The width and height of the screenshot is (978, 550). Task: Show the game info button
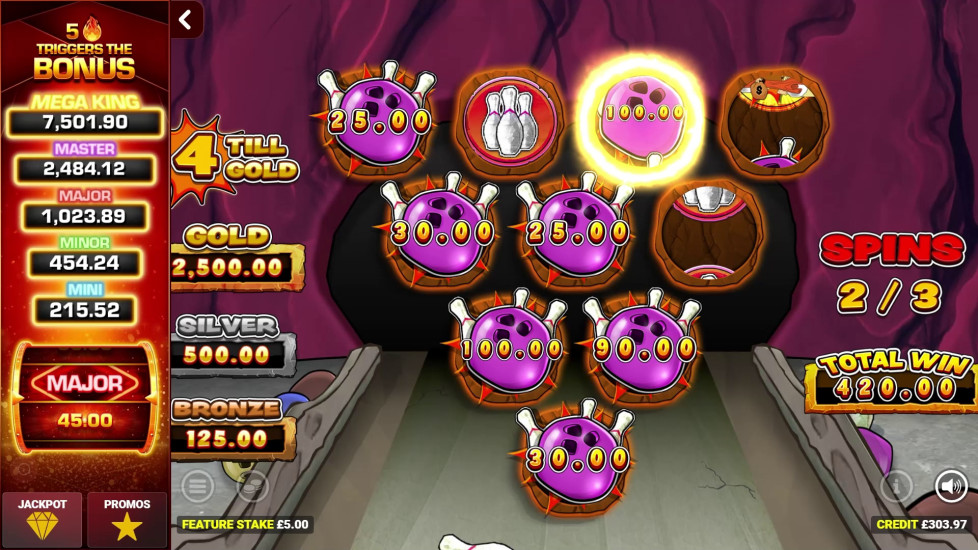(x=896, y=486)
